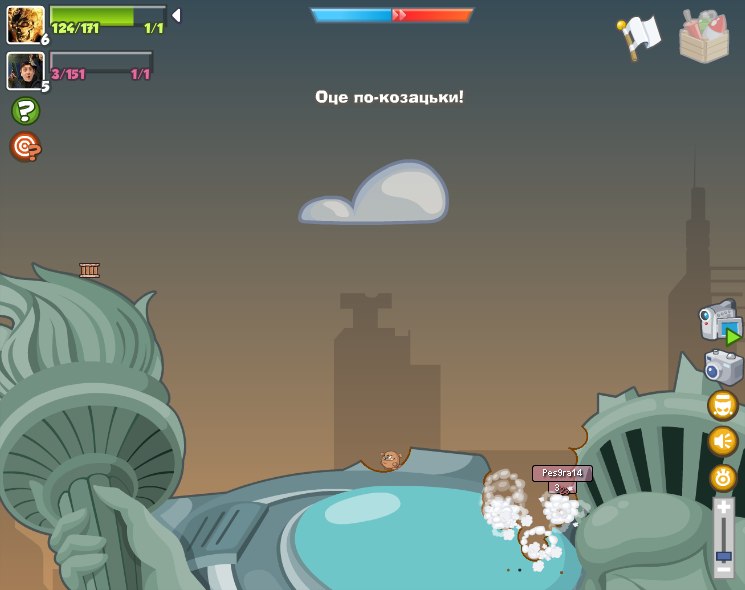Select the flaming skull player portrait

pyautogui.click(x=25, y=24)
